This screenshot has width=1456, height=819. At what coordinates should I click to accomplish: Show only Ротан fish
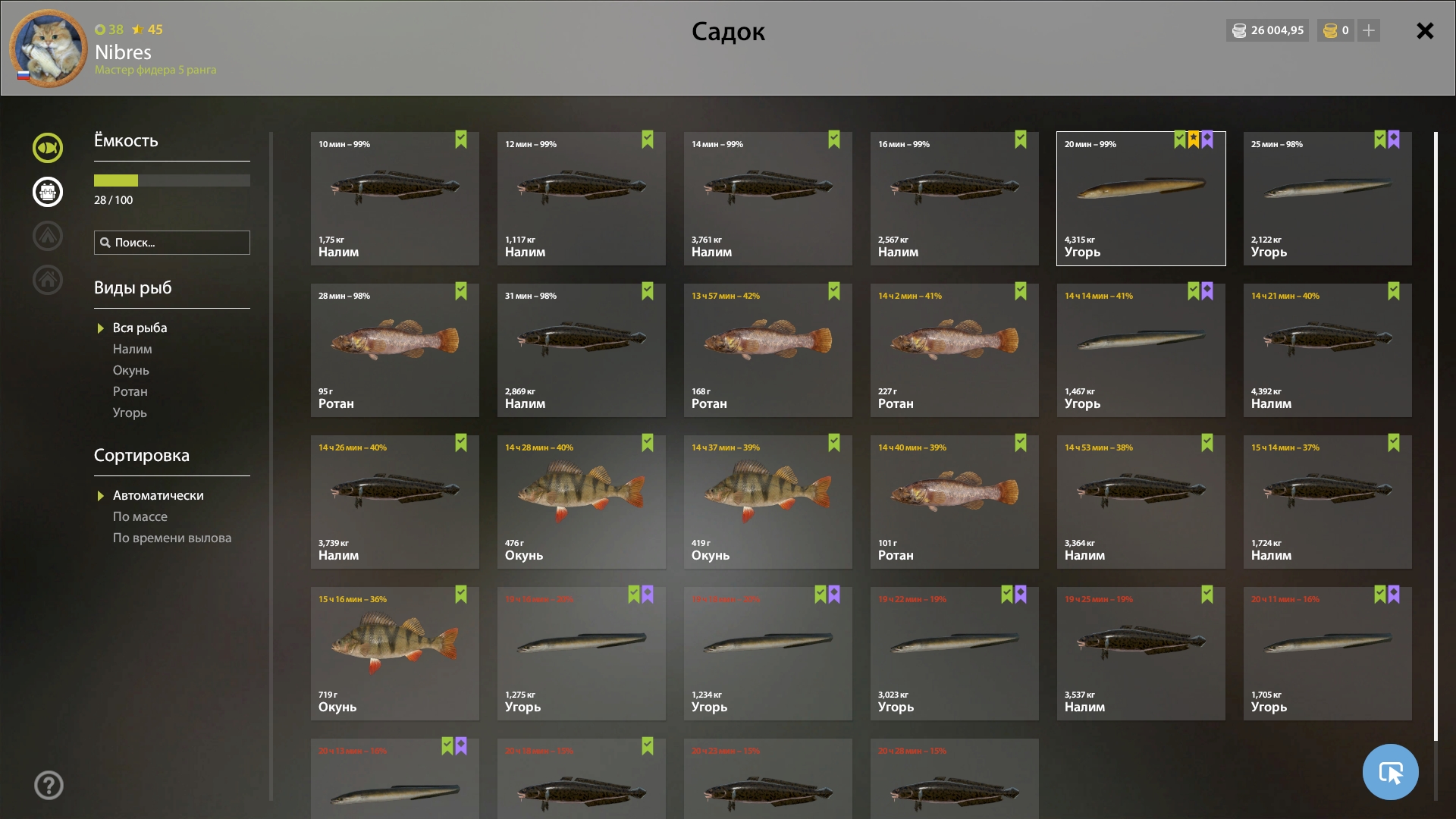click(x=130, y=391)
